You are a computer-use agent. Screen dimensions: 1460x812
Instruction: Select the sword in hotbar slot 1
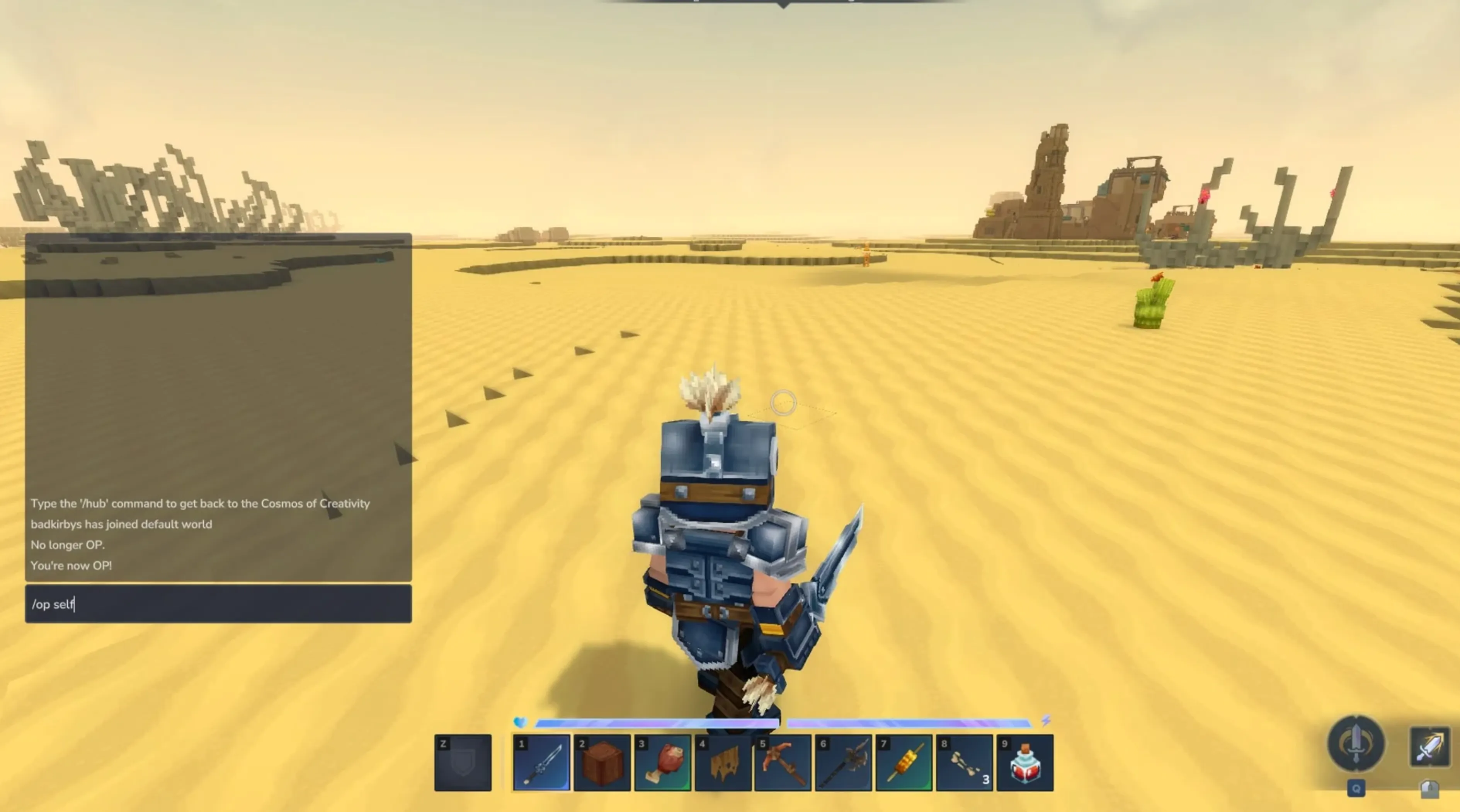(543, 762)
